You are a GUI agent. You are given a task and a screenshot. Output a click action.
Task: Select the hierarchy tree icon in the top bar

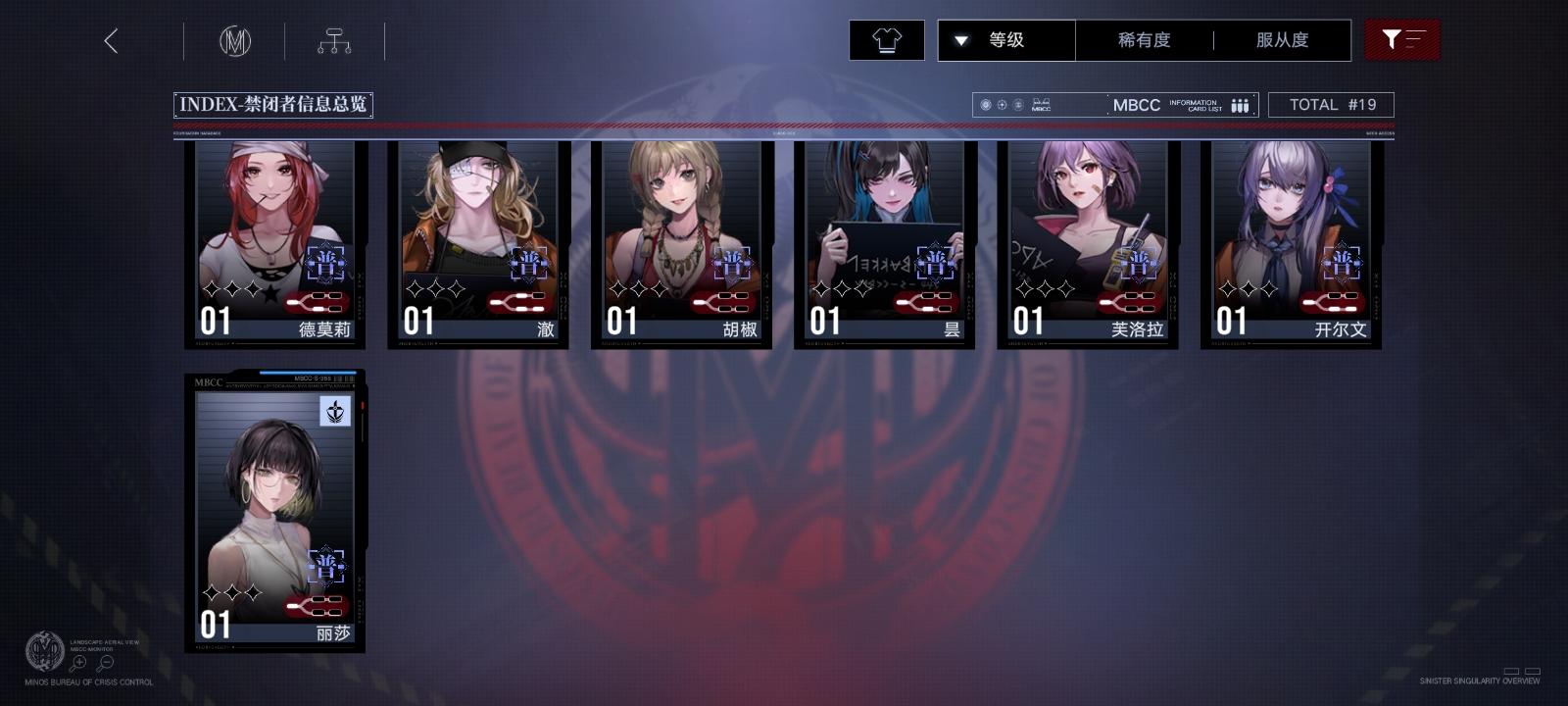click(336, 40)
